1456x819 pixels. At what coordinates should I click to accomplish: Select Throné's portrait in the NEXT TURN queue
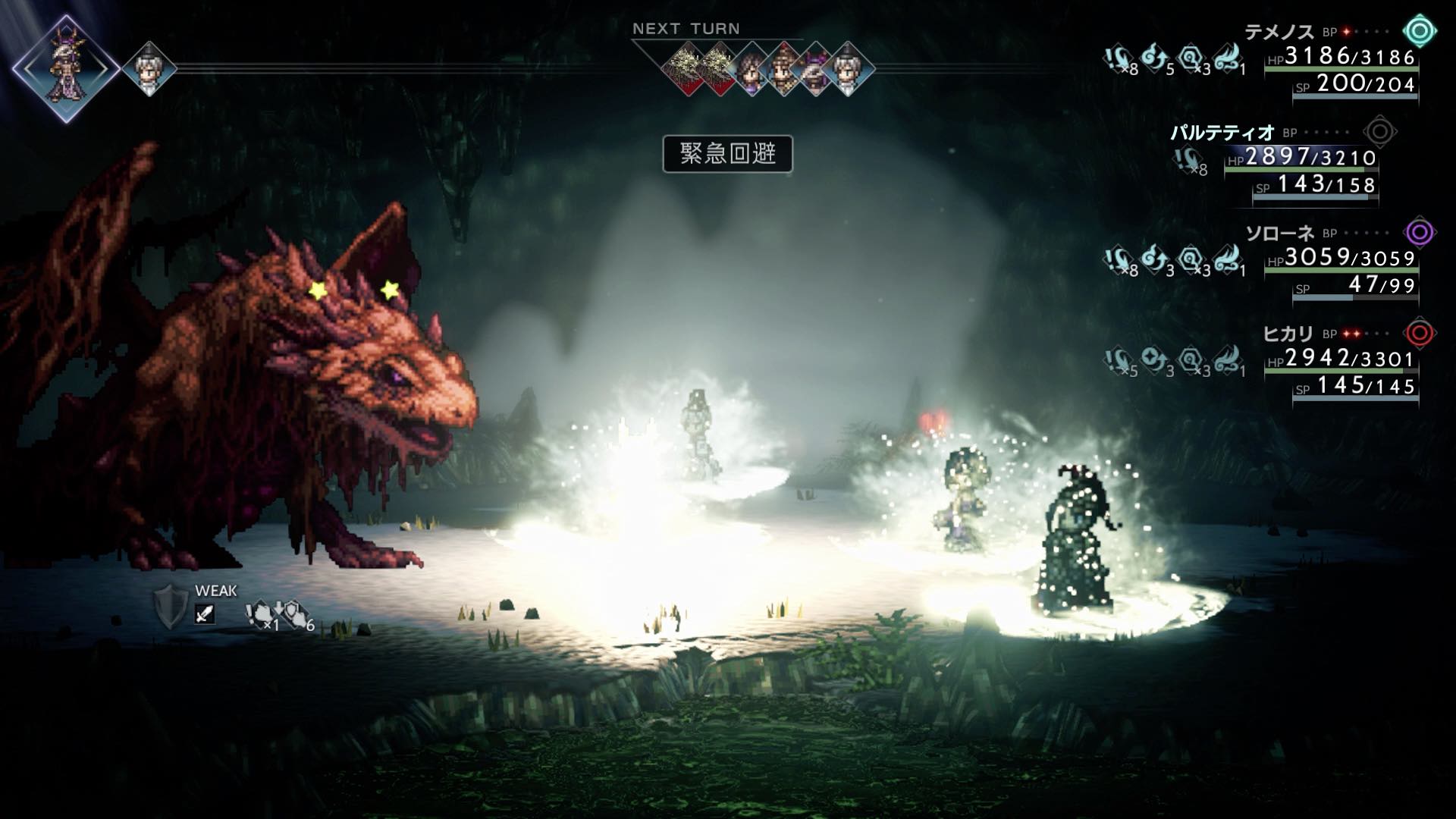coord(752,70)
